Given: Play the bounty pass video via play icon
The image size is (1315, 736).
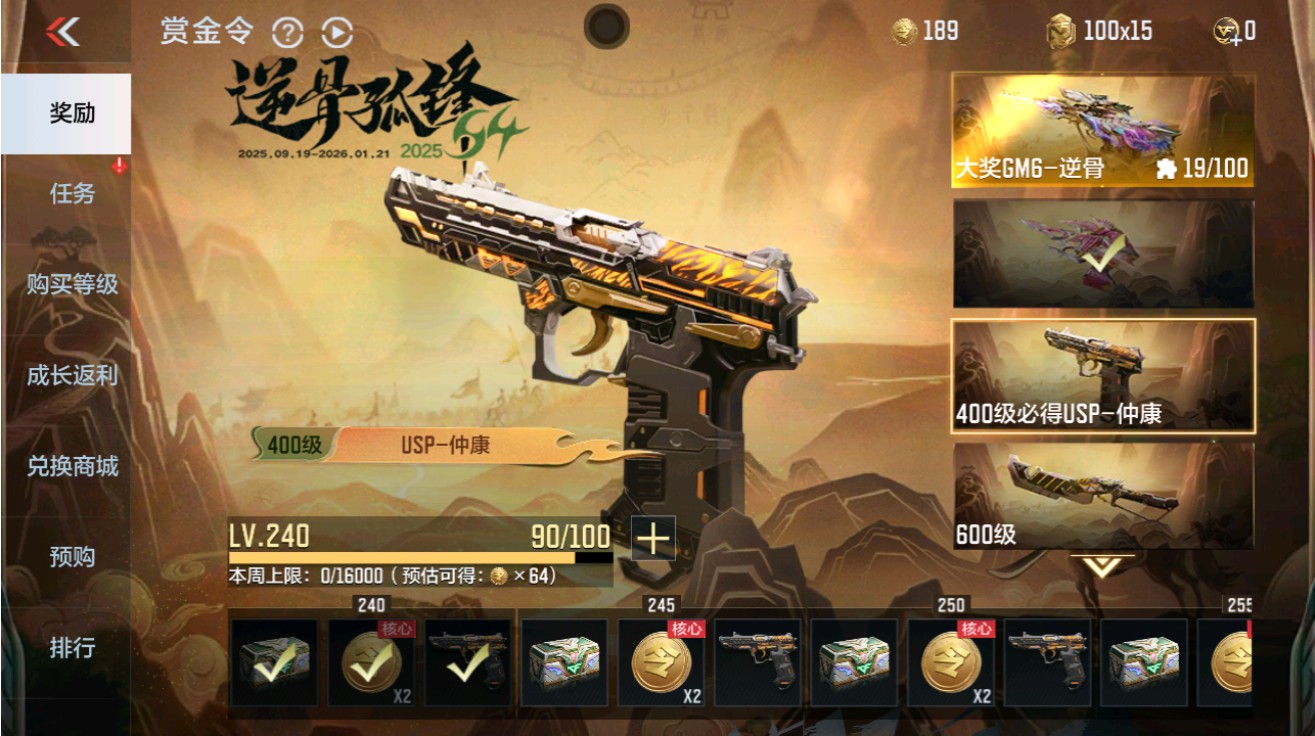Looking at the screenshot, I should [335, 31].
